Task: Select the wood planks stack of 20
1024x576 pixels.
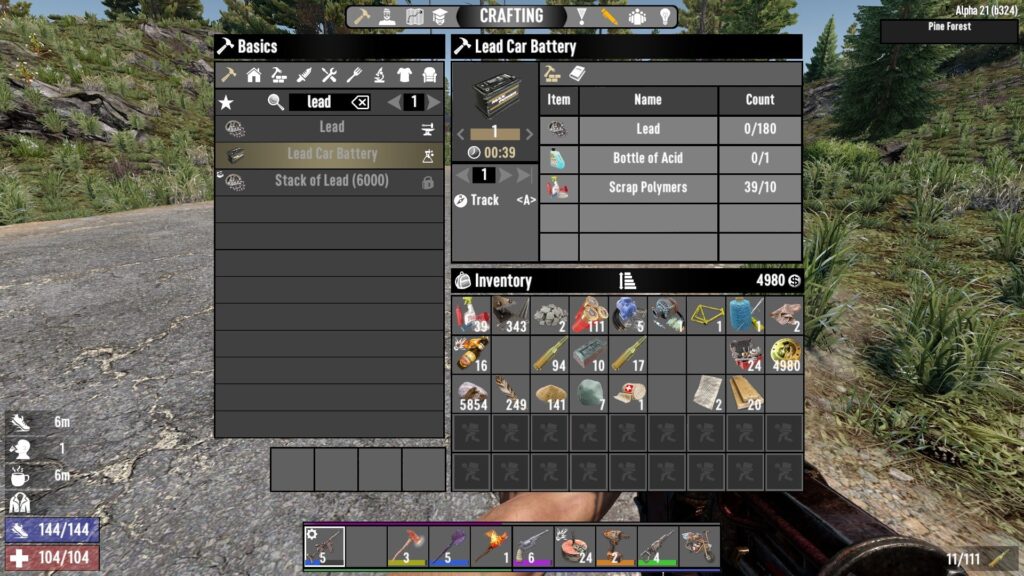Action: pos(744,393)
